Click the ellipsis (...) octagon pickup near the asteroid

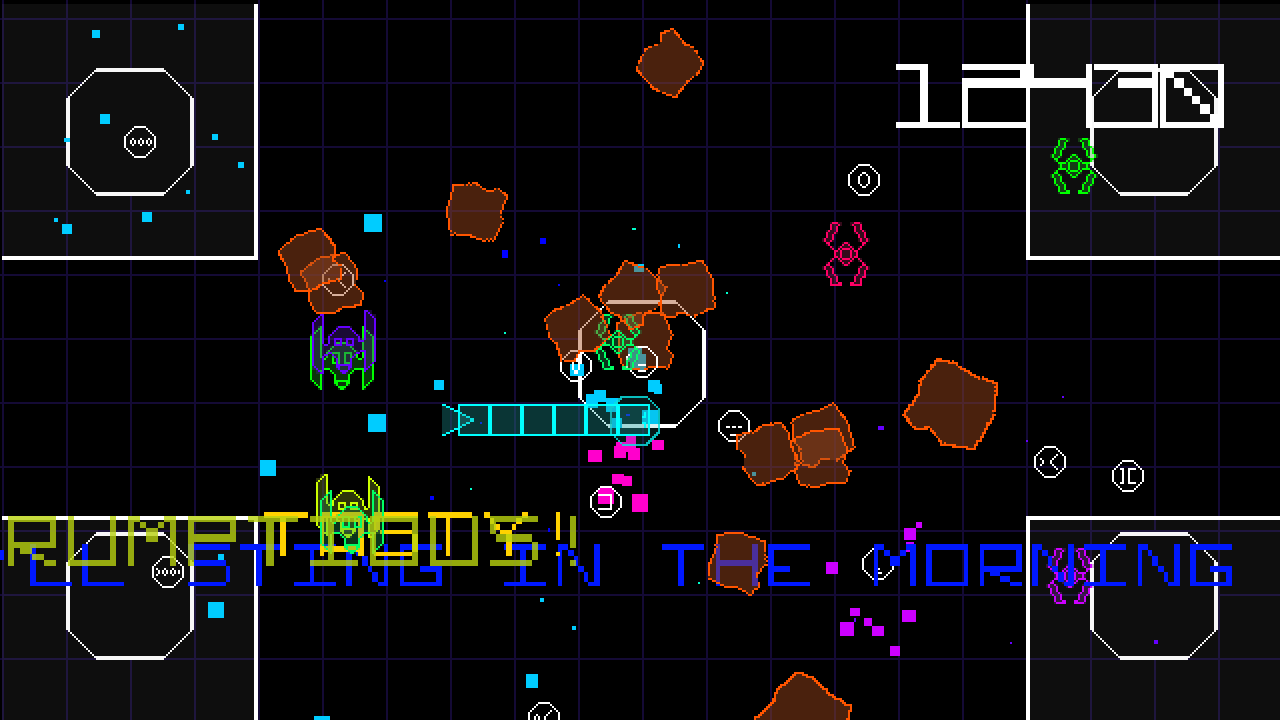coord(735,424)
